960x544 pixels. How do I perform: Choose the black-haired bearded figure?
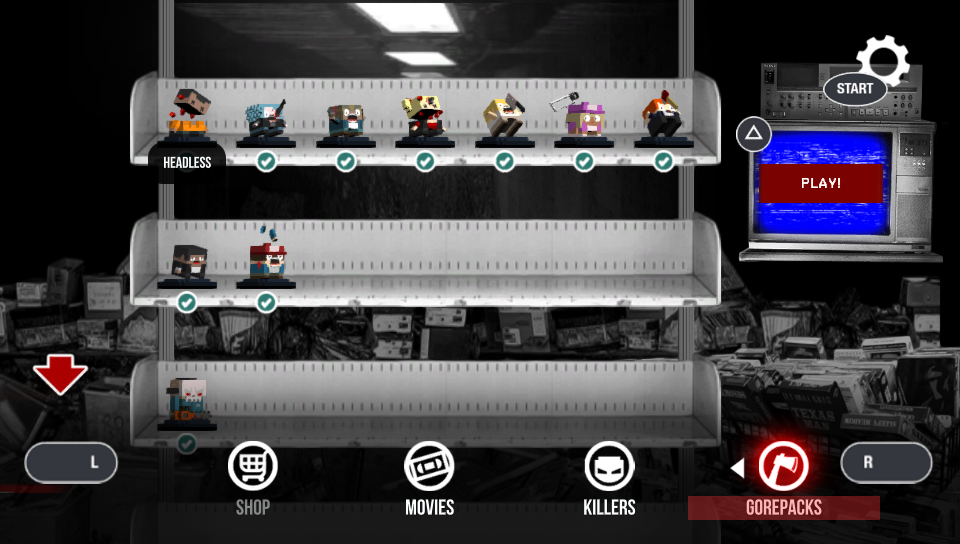[x=187, y=263]
